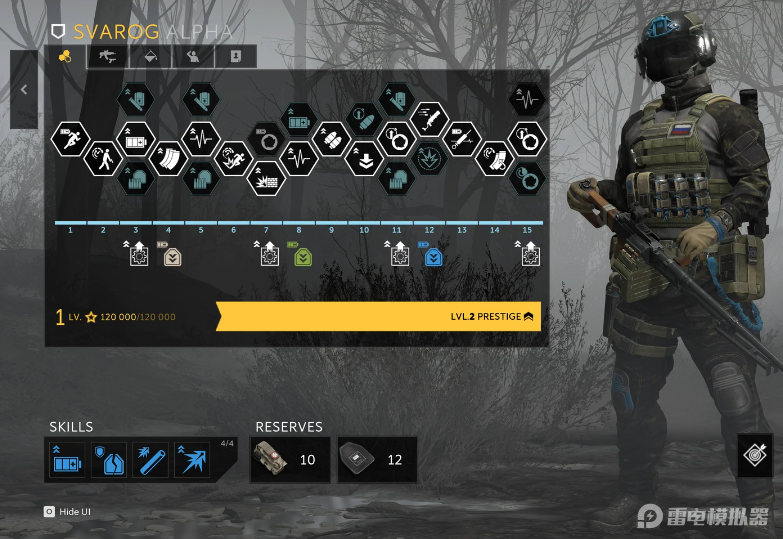
Task: Select the downward arrow skill hexagon
Action: click(x=364, y=158)
